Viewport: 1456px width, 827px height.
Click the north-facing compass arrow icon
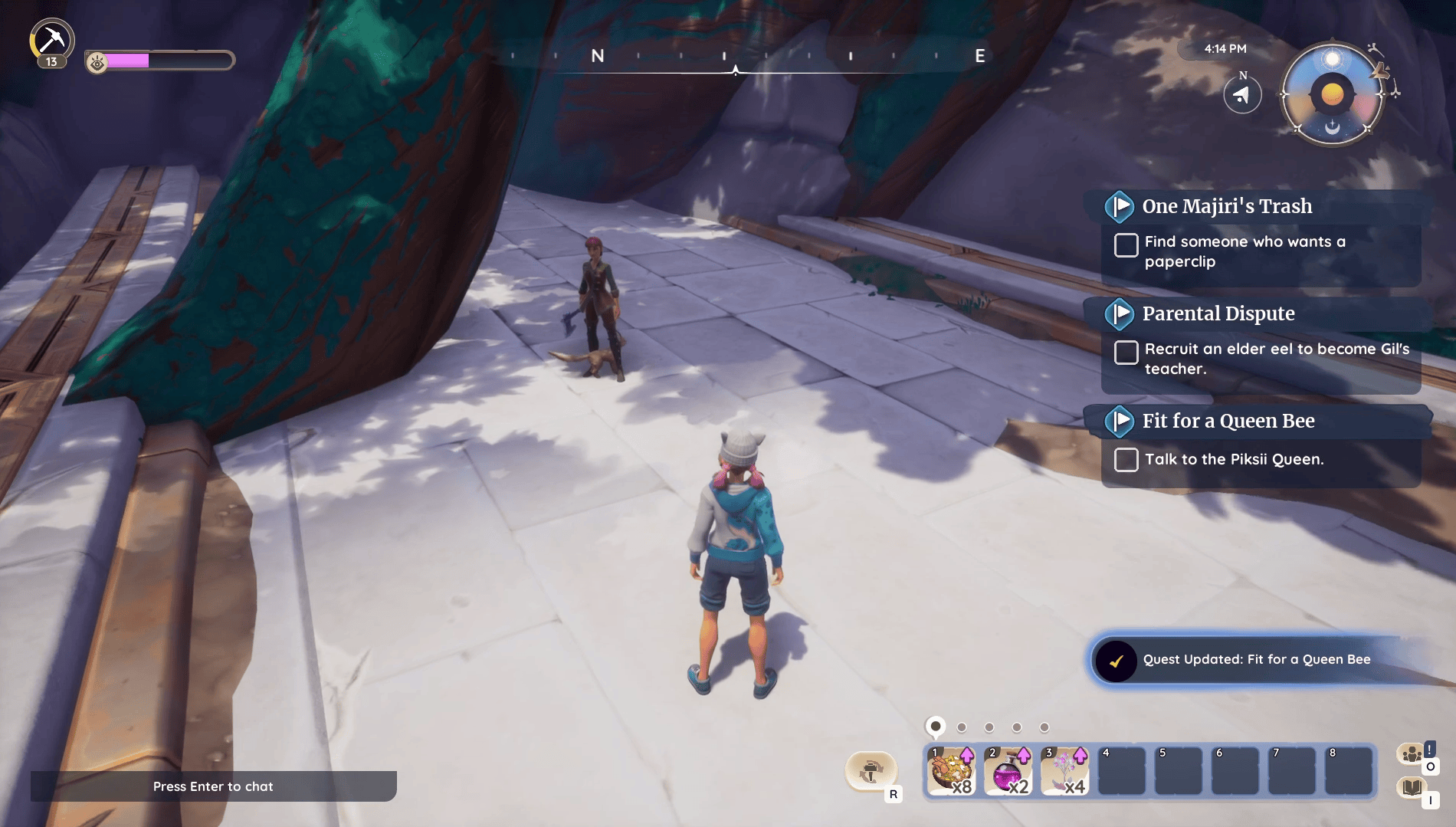pyautogui.click(x=1242, y=95)
